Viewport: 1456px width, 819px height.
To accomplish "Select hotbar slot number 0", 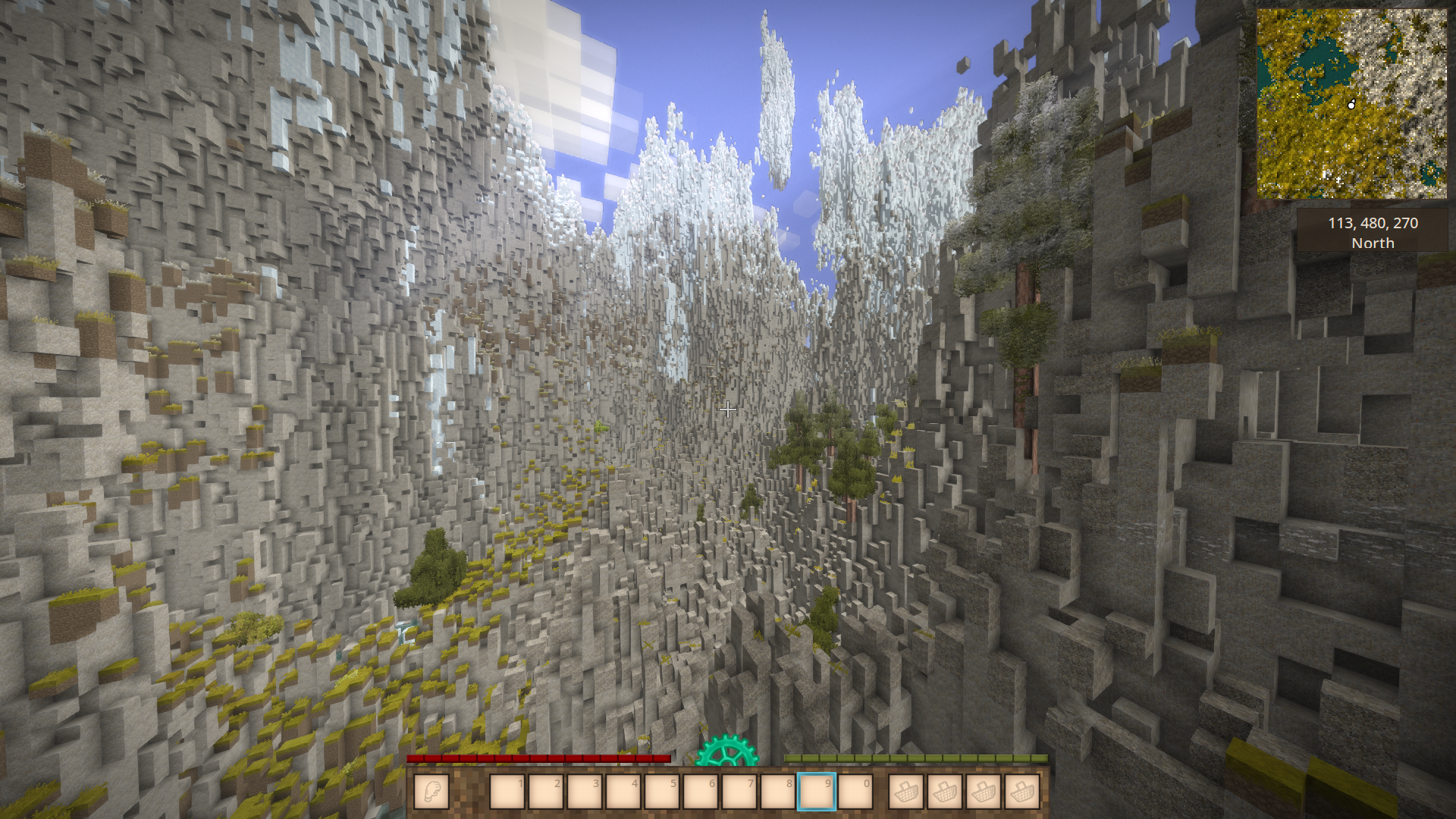I will click(x=855, y=792).
